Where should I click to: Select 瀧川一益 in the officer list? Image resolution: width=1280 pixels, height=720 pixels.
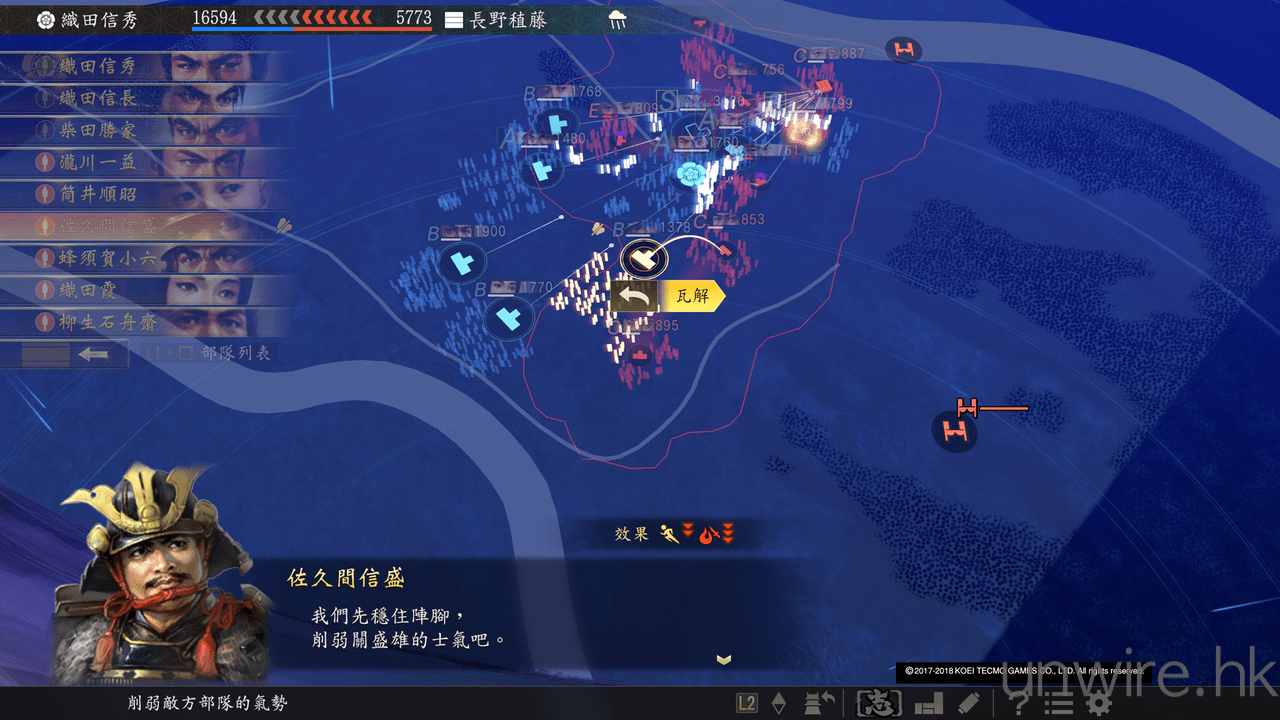140,163
